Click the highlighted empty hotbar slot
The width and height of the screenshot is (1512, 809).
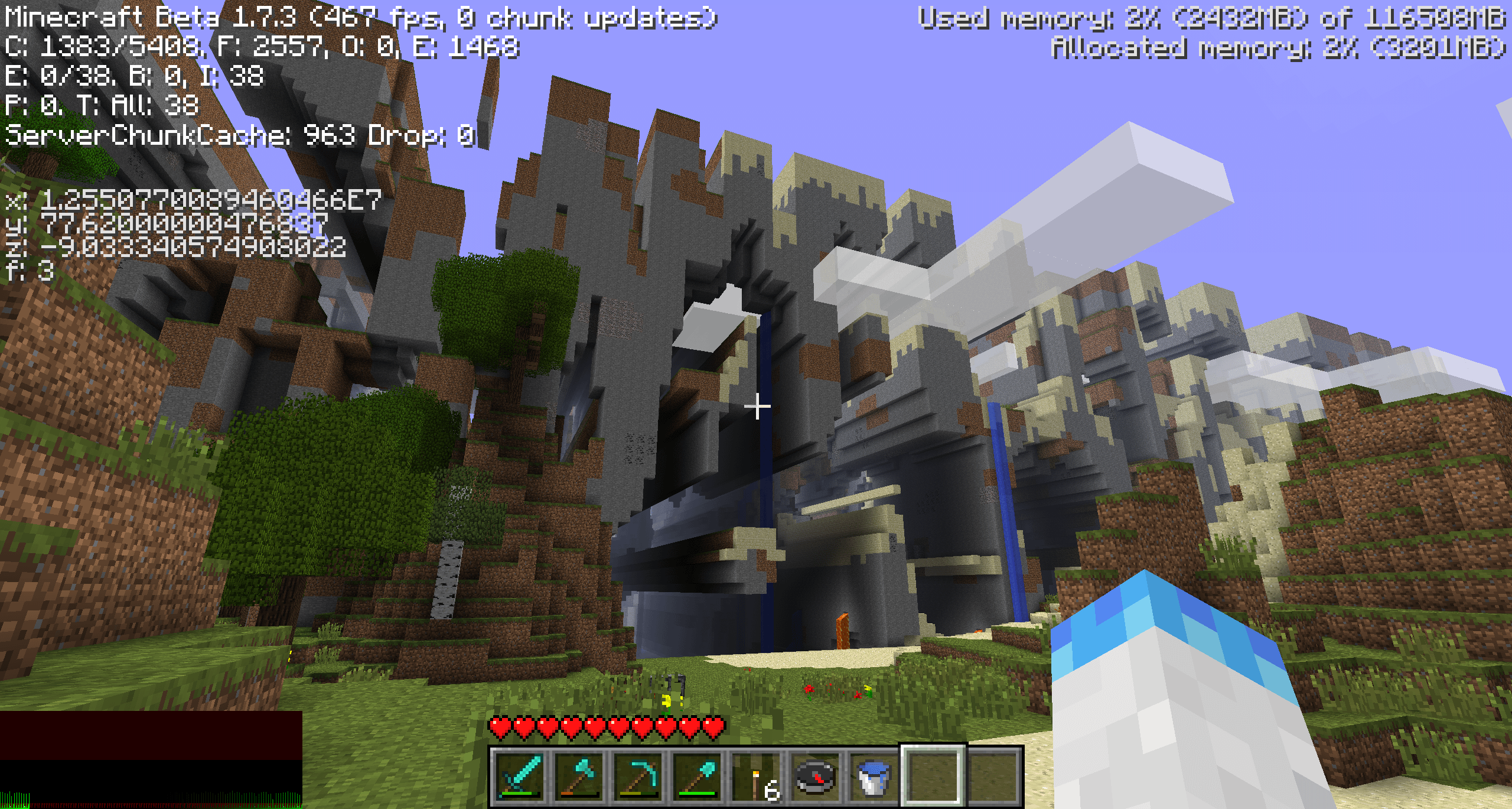933,776
